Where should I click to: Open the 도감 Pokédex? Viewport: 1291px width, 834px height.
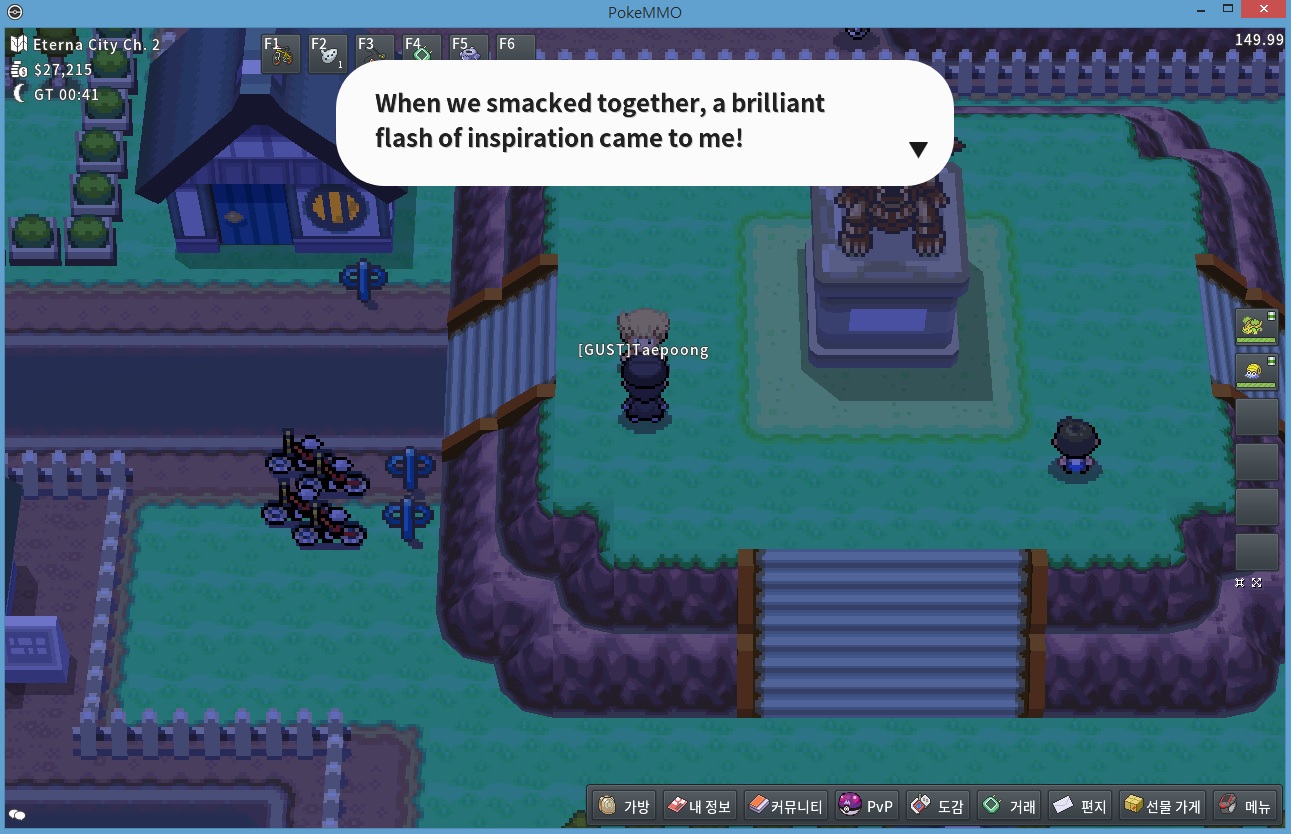click(x=937, y=806)
